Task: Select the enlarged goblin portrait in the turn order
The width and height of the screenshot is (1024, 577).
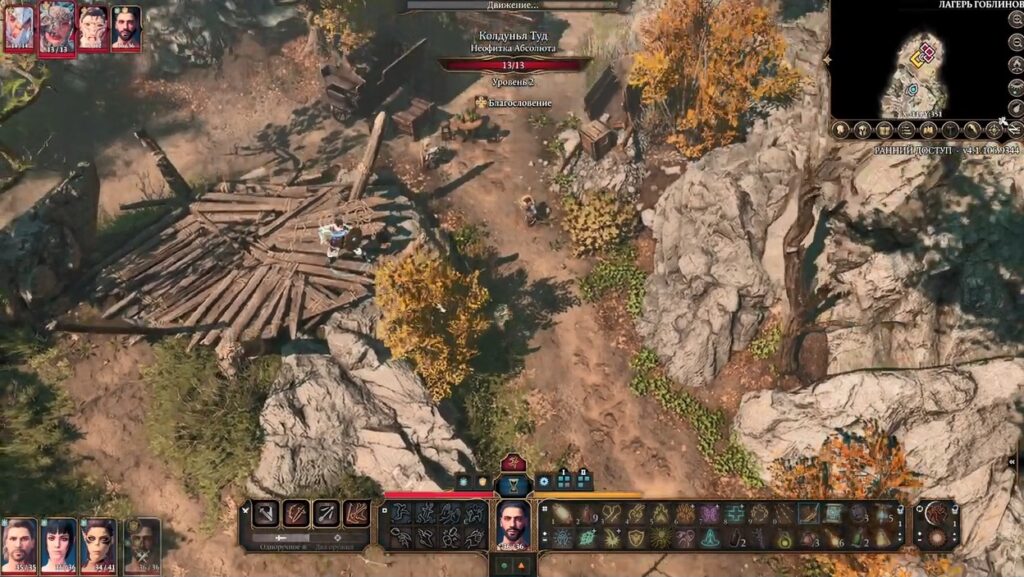Action: [57, 28]
